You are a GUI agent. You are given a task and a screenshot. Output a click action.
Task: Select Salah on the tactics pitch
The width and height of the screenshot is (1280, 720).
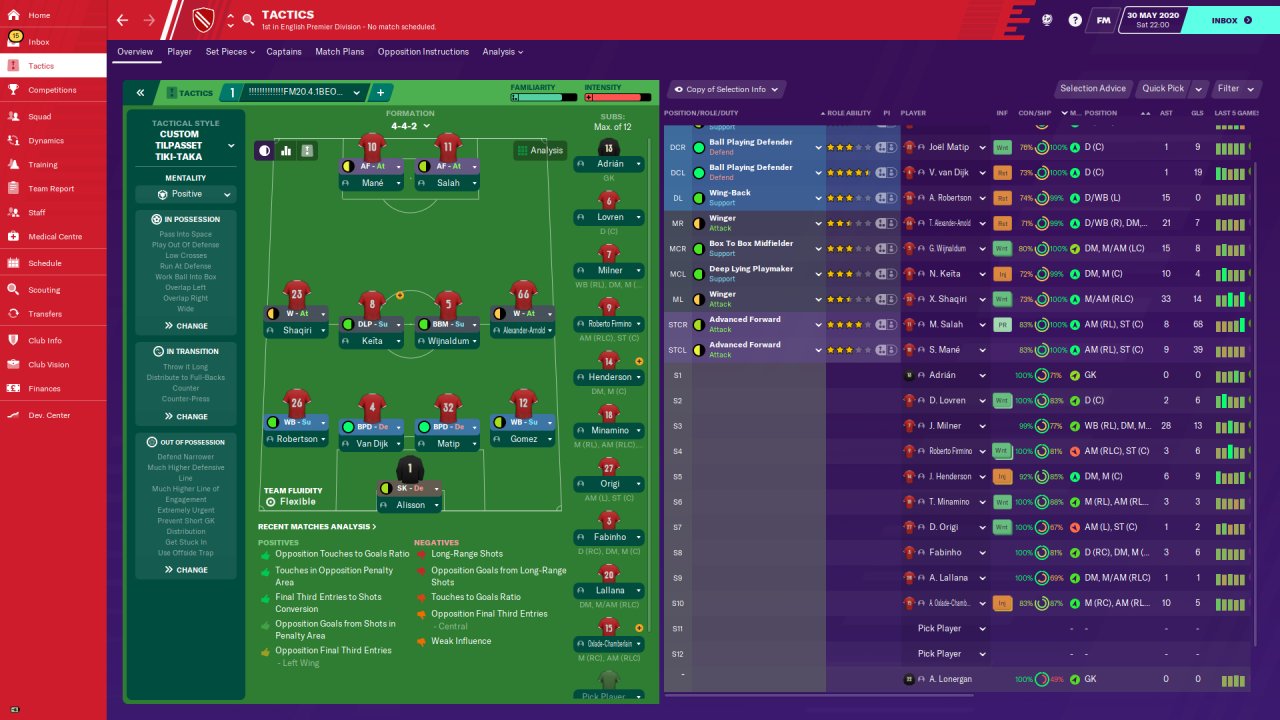[448, 183]
